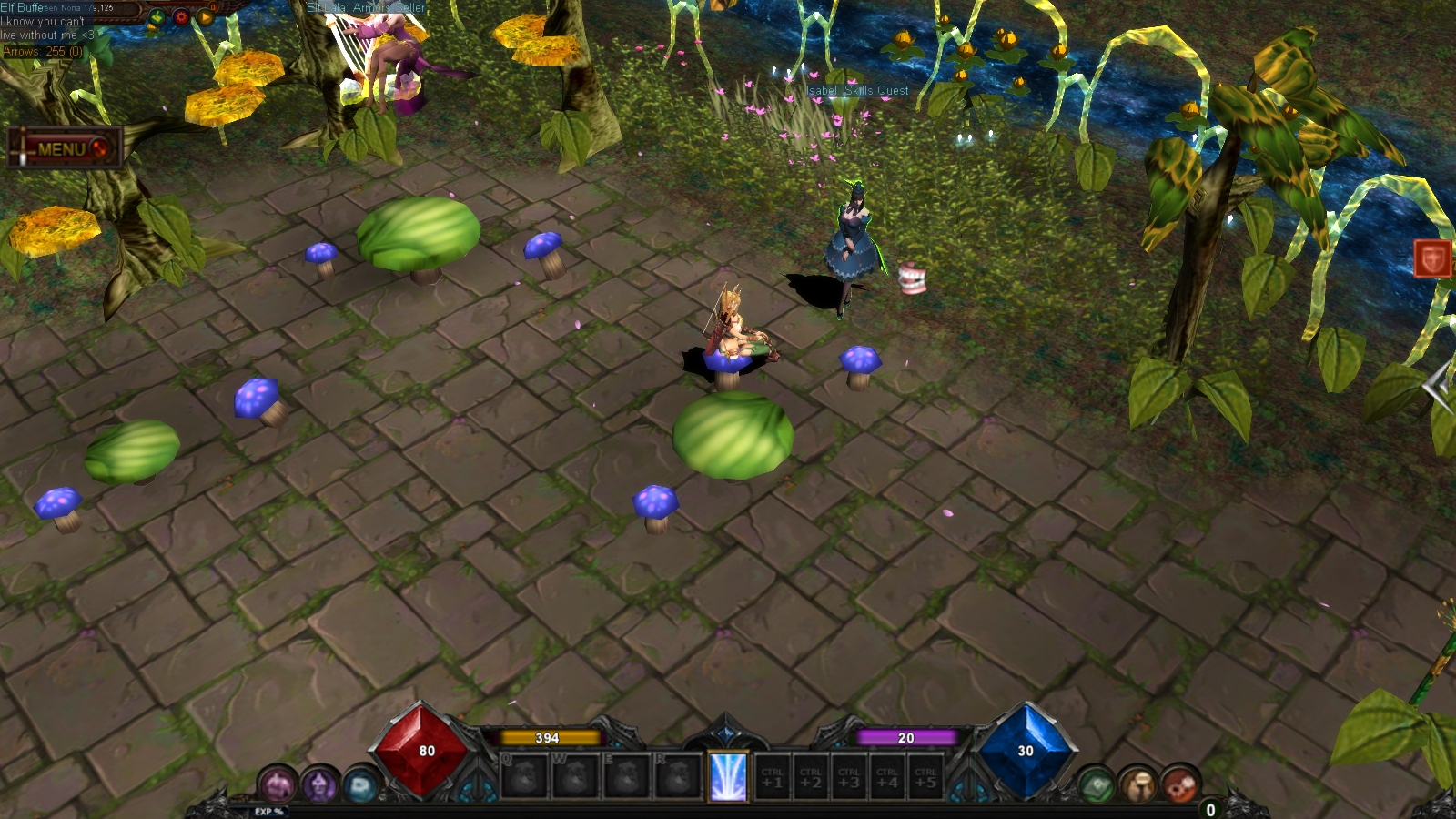Open the green inventory orb icon
Screen dimensions: 1456x819
(x=1096, y=784)
